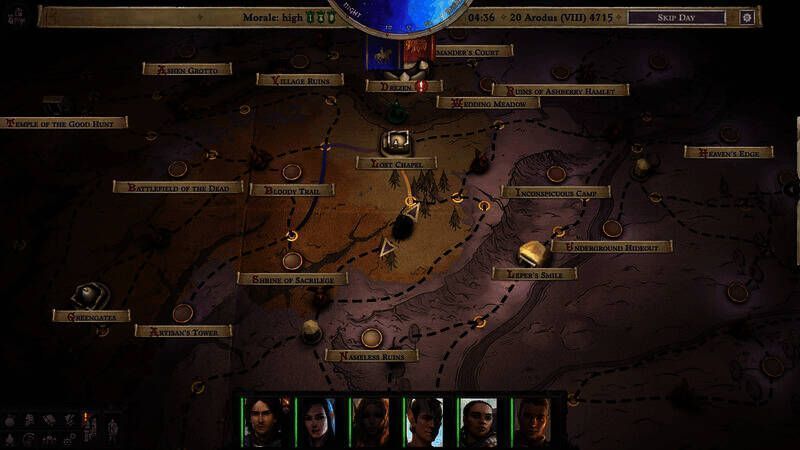Select the first party member portrait
Viewport: 800px width, 450px height.
[265, 422]
